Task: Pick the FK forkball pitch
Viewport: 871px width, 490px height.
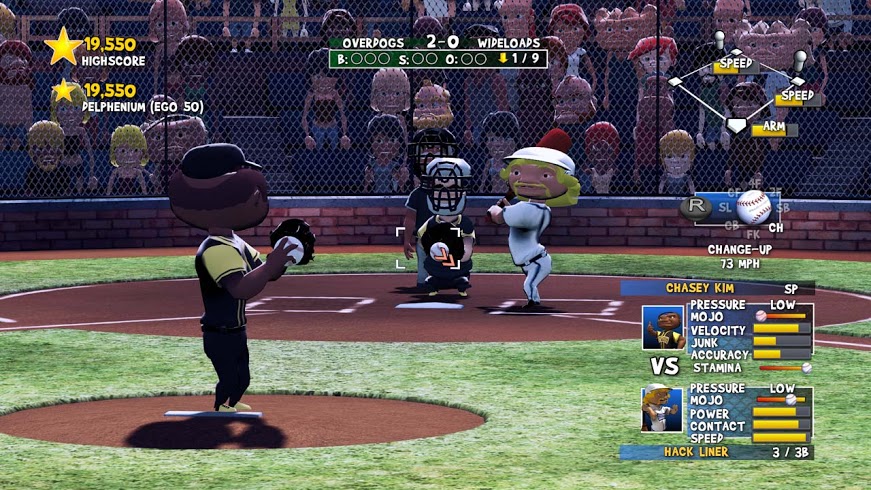Action: (x=753, y=234)
